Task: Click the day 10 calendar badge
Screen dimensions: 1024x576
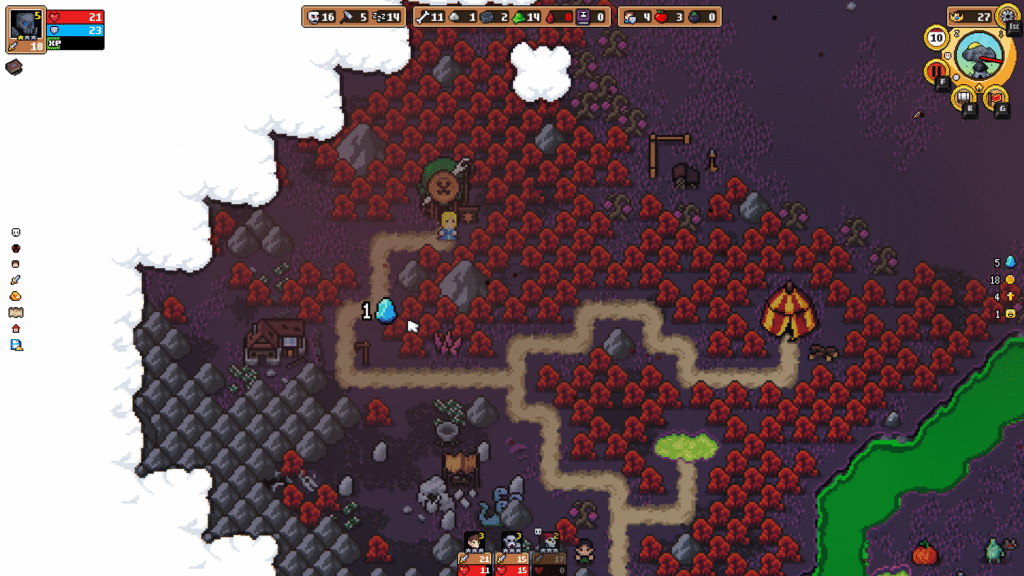Action: click(x=936, y=38)
